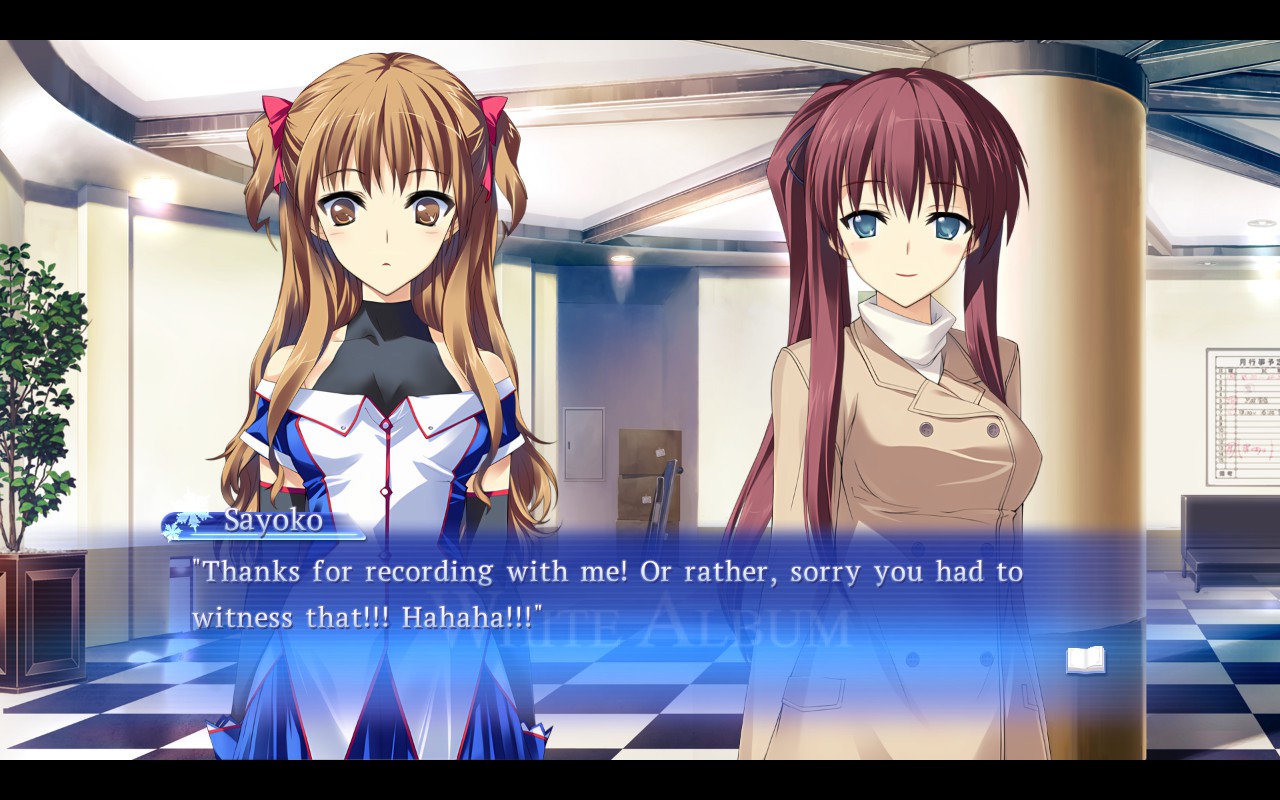
Task: Click the open book icon in the dialogue box
Action: coord(1085,660)
